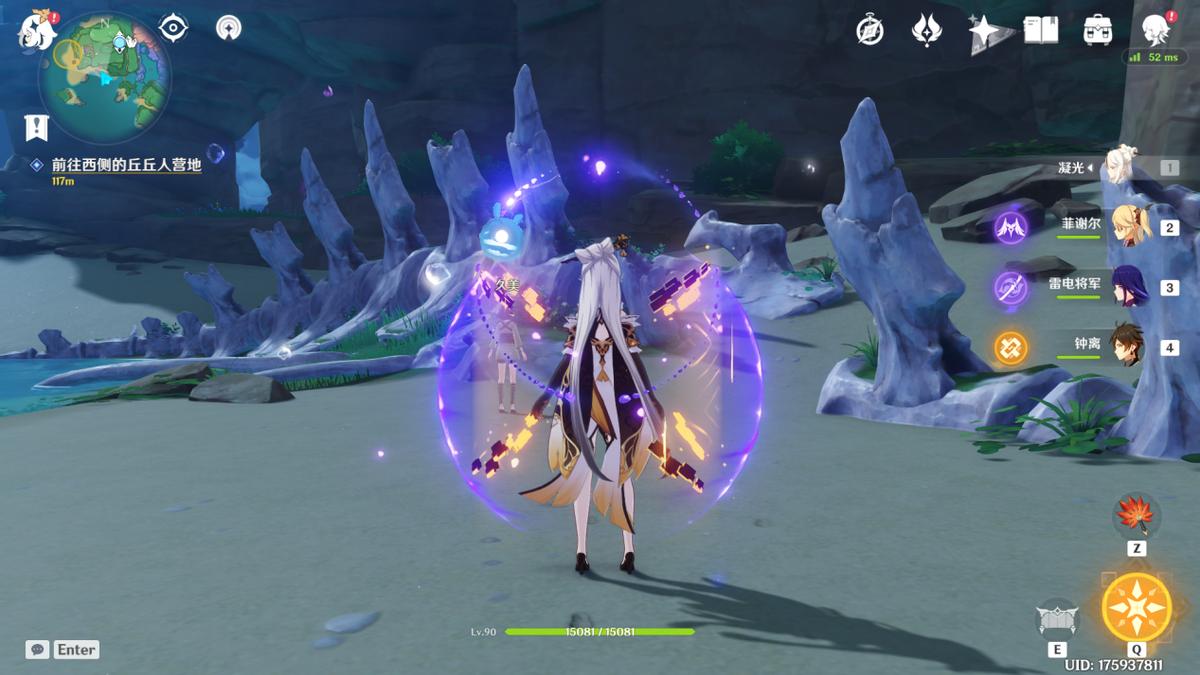
Task: Open the backpack inventory
Action: 1098,30
